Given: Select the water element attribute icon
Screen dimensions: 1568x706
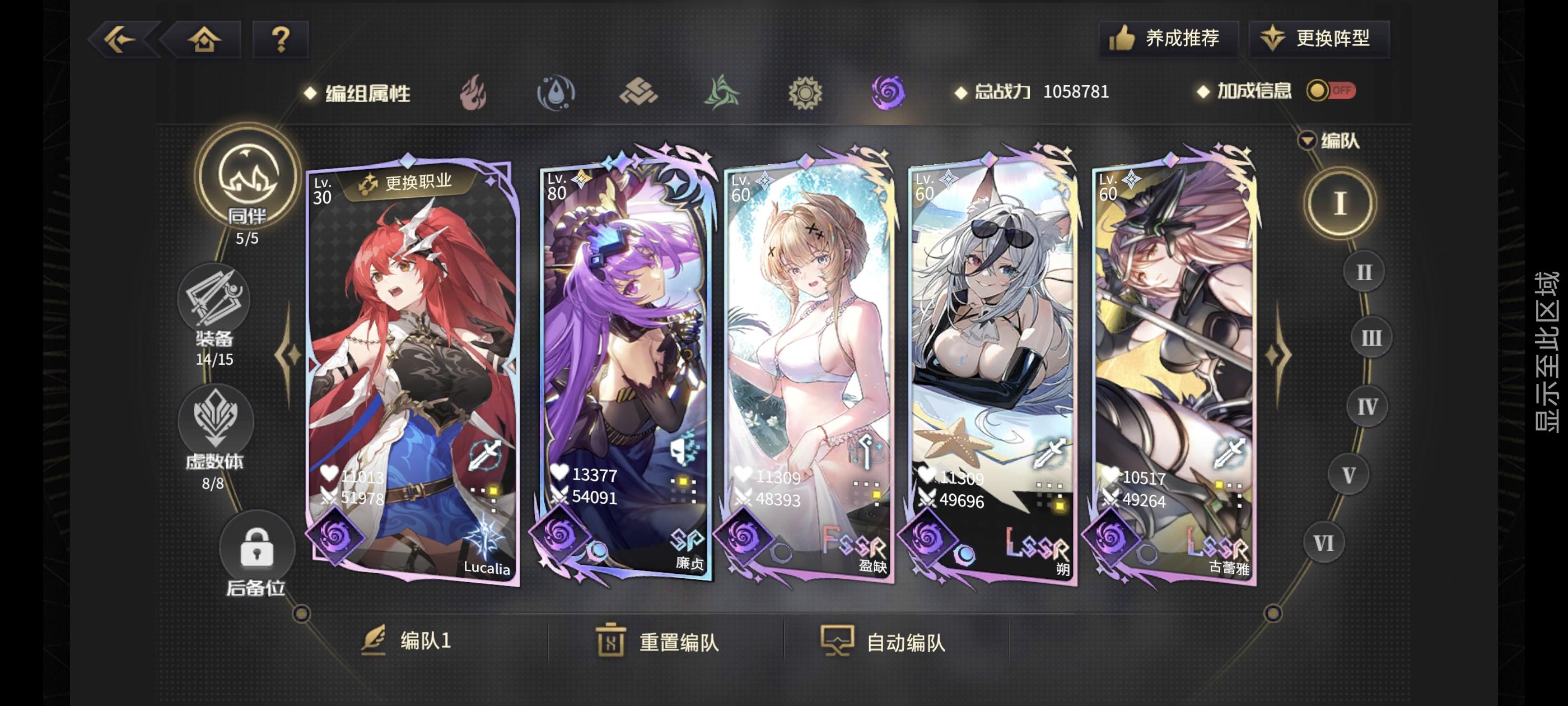Looking at the screenshot, I should coord(558,92).
